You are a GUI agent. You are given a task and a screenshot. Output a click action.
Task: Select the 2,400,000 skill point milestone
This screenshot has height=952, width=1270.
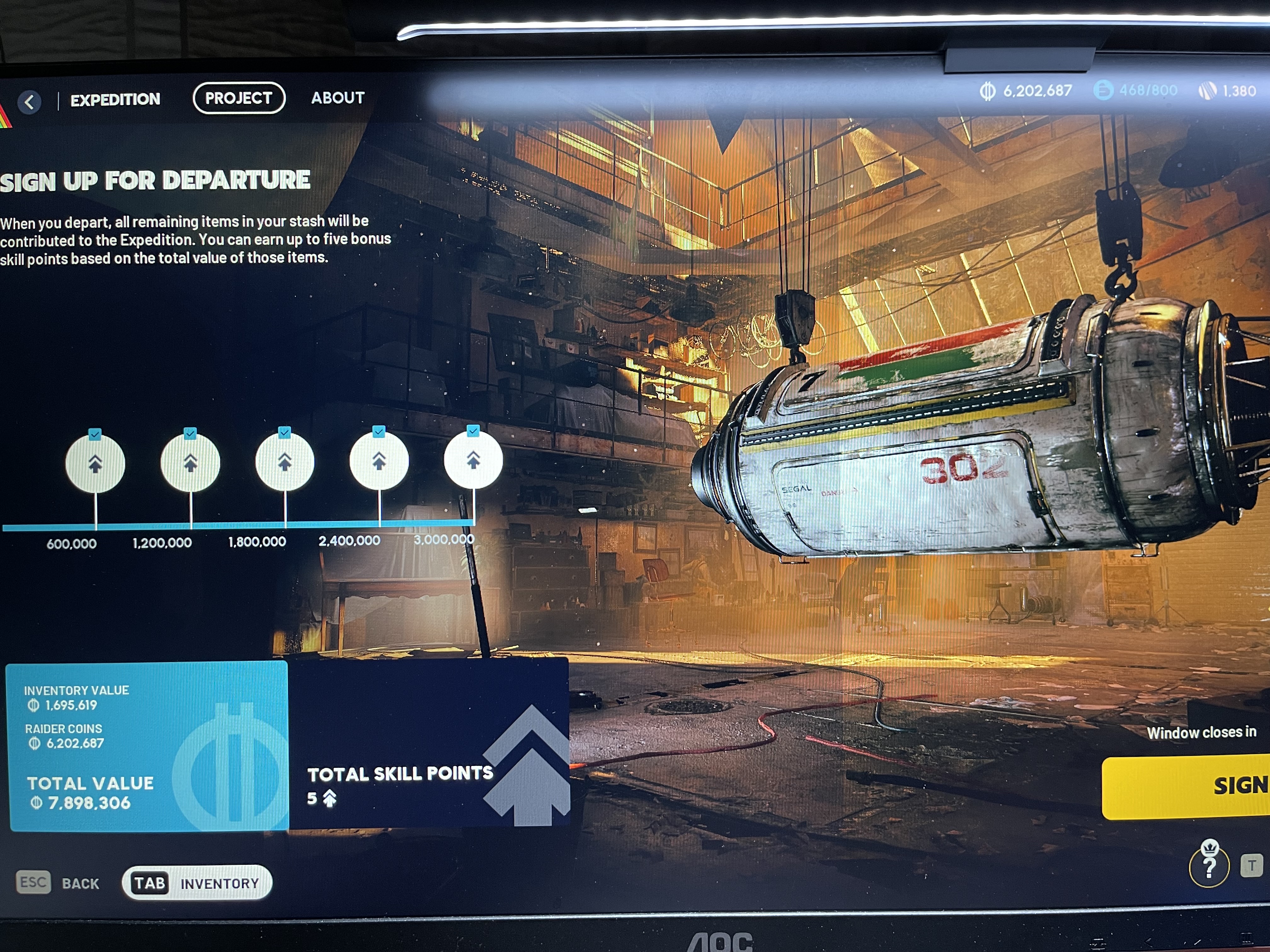[379, 460]
